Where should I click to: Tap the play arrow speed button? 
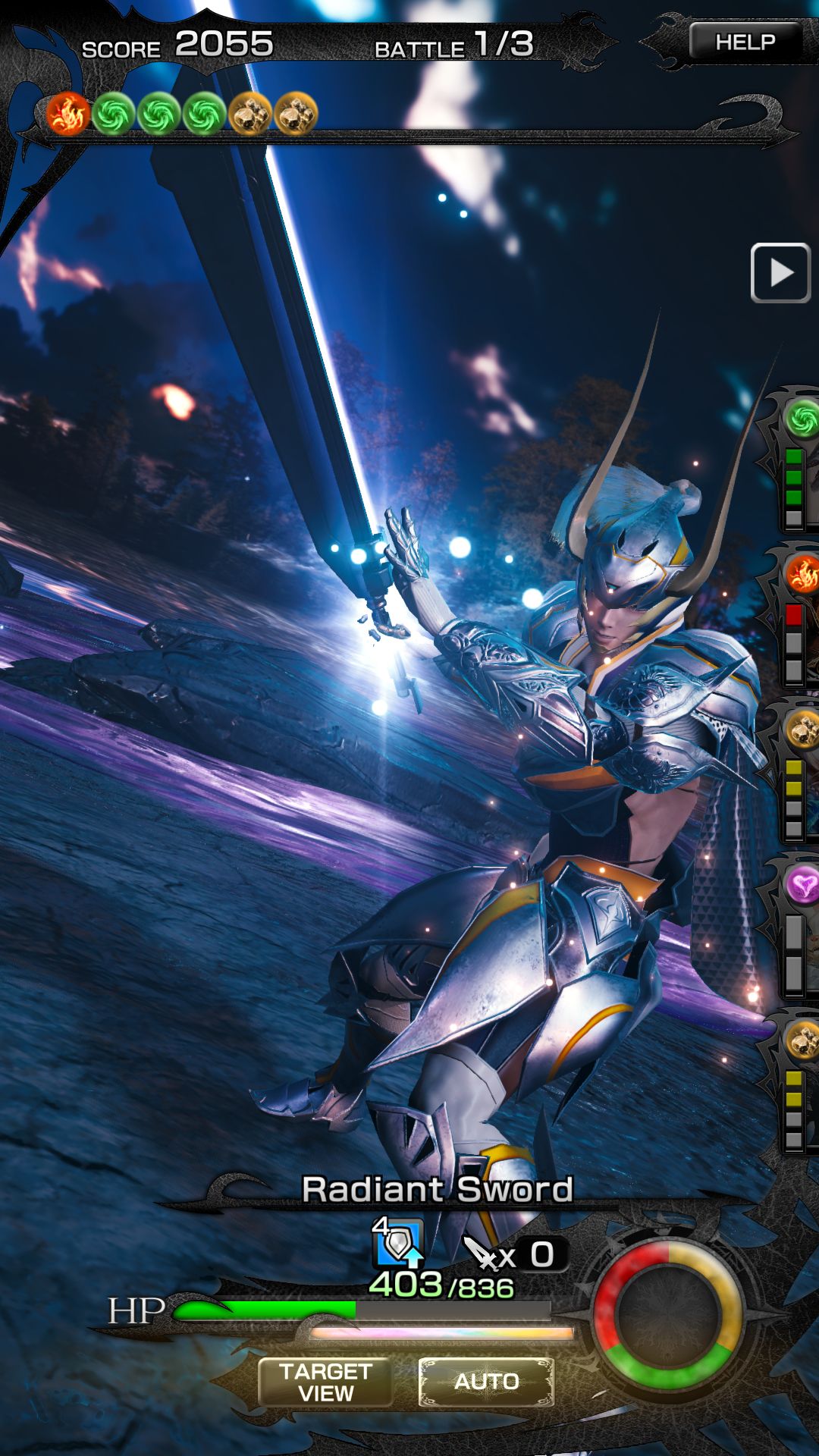pos(780,273)
